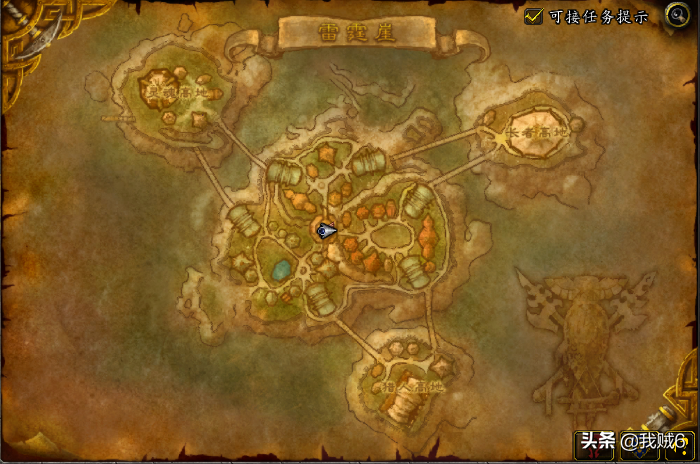Image resolution: width=700 pixels, height=464 pixels.
Task: Toggle the 可接任务提示 quest hint checkbox
Action: click(534, 16)
